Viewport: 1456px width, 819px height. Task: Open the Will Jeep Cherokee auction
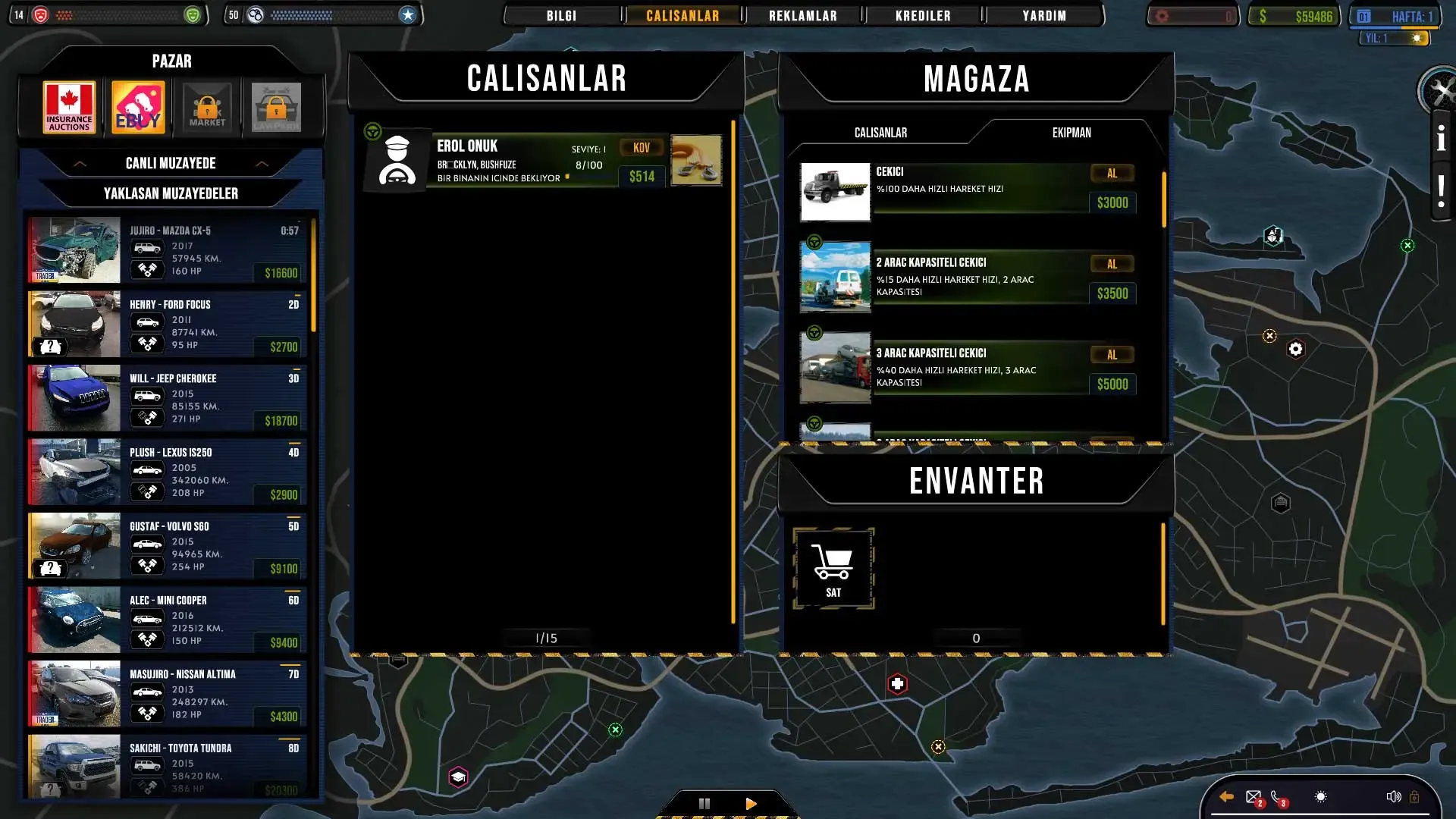[167, 398]
